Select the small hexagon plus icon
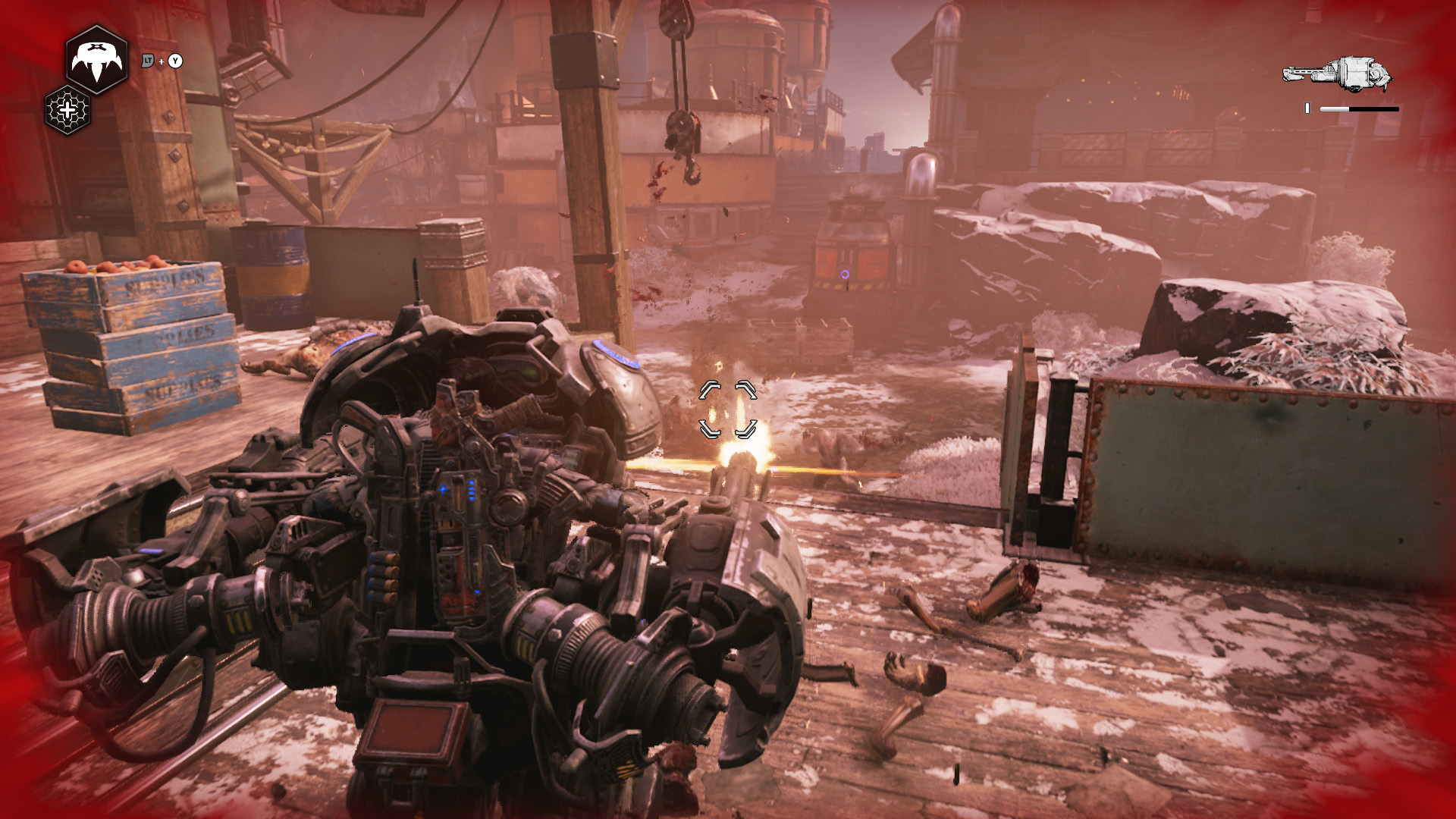The image size is (1456, 819). point(67,111)
